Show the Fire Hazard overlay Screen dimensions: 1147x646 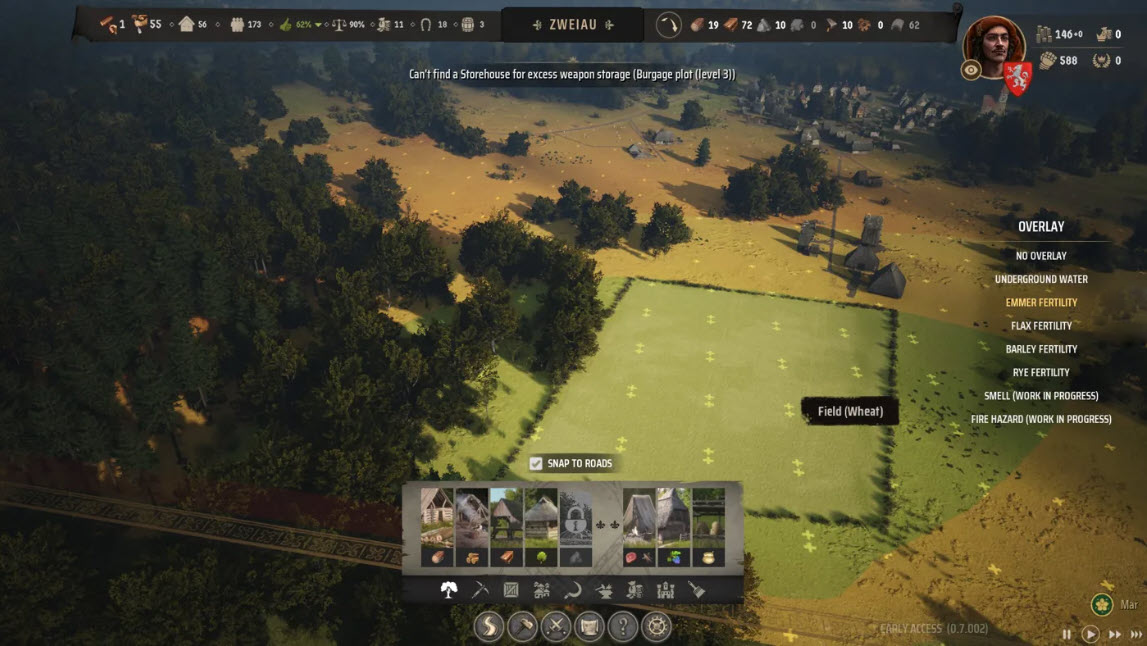tap(1041, 419)
